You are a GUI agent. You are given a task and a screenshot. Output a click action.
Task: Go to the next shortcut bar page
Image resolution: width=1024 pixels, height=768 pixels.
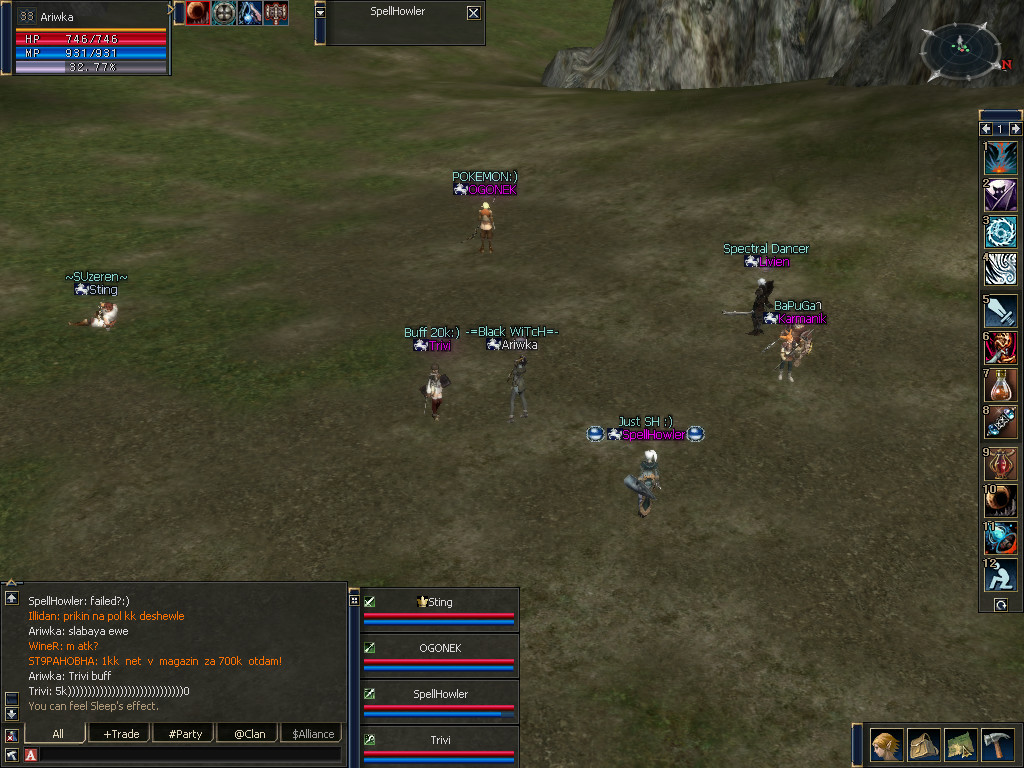coord(1016,129)
